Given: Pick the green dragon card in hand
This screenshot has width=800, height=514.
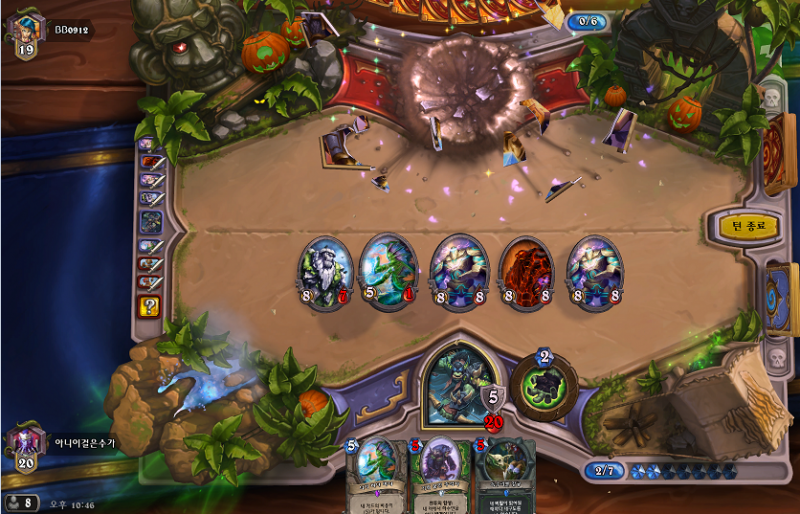Looking at the screenshot, I should point(376,474).
